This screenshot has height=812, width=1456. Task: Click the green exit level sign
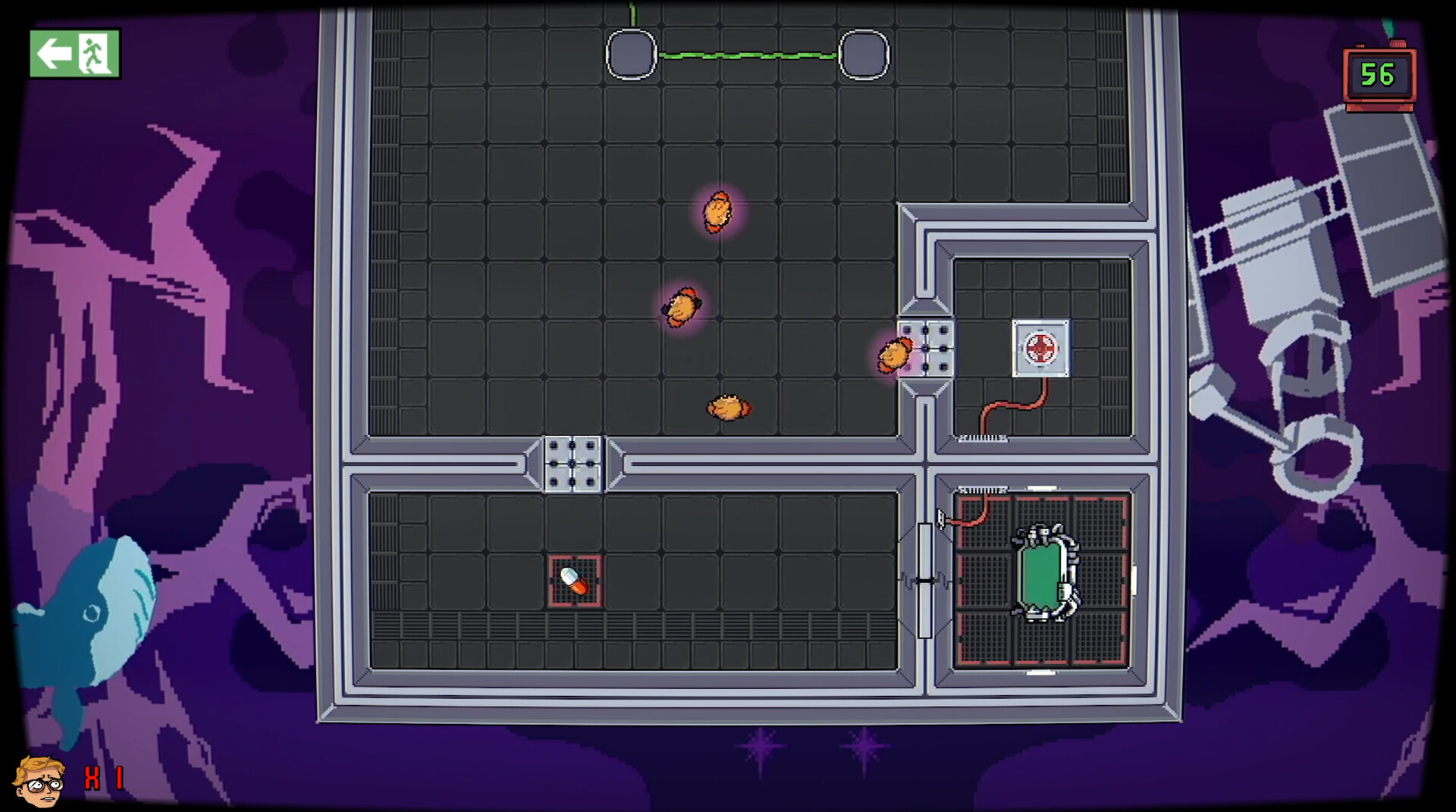click(74, 55)
